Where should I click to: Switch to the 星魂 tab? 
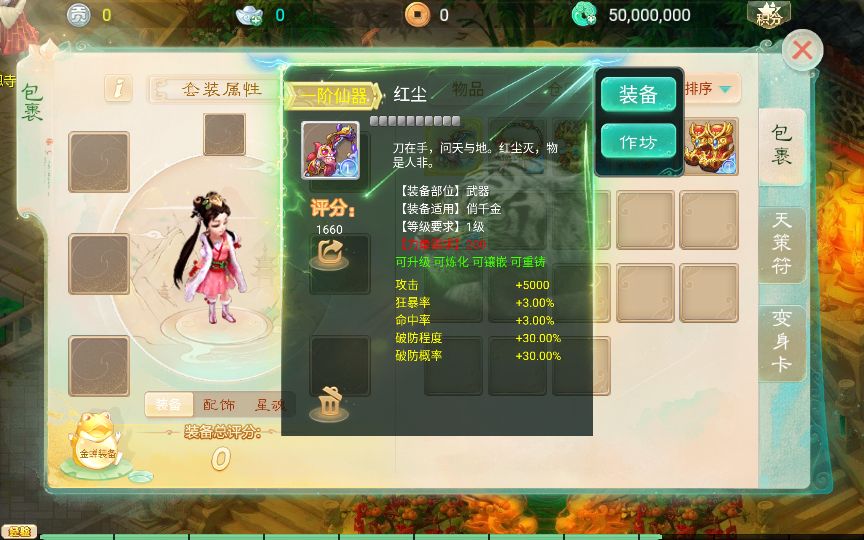270,405
